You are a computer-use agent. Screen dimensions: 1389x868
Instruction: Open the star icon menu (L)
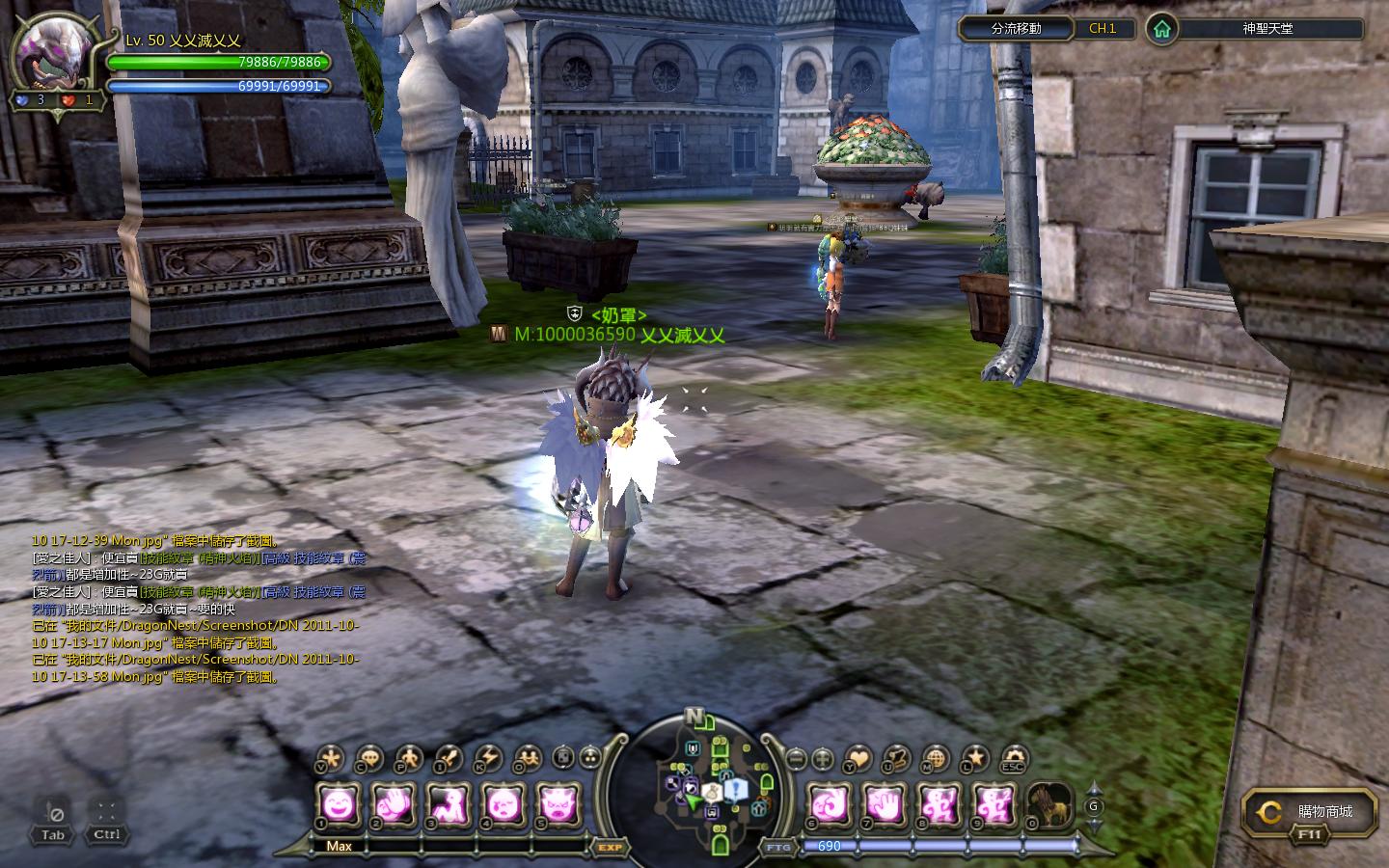(x=974, y=758)
